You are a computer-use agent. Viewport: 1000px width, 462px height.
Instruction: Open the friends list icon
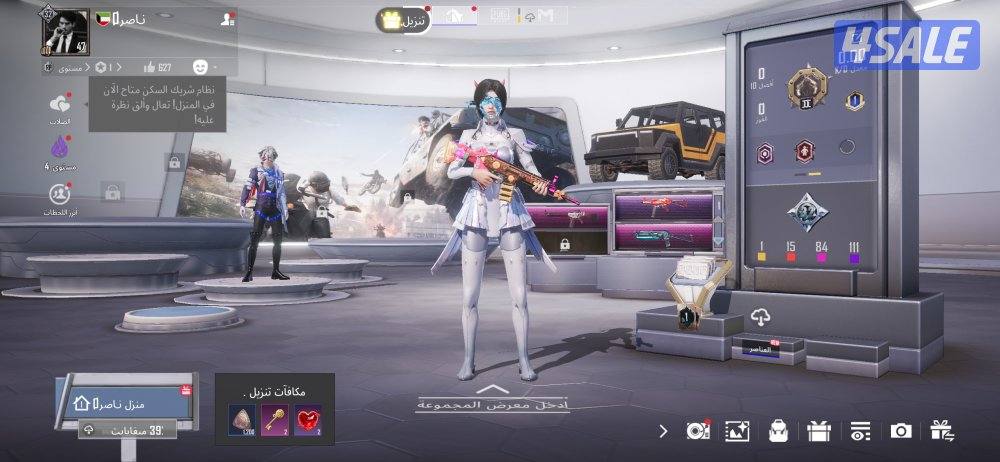pos(229,19)
